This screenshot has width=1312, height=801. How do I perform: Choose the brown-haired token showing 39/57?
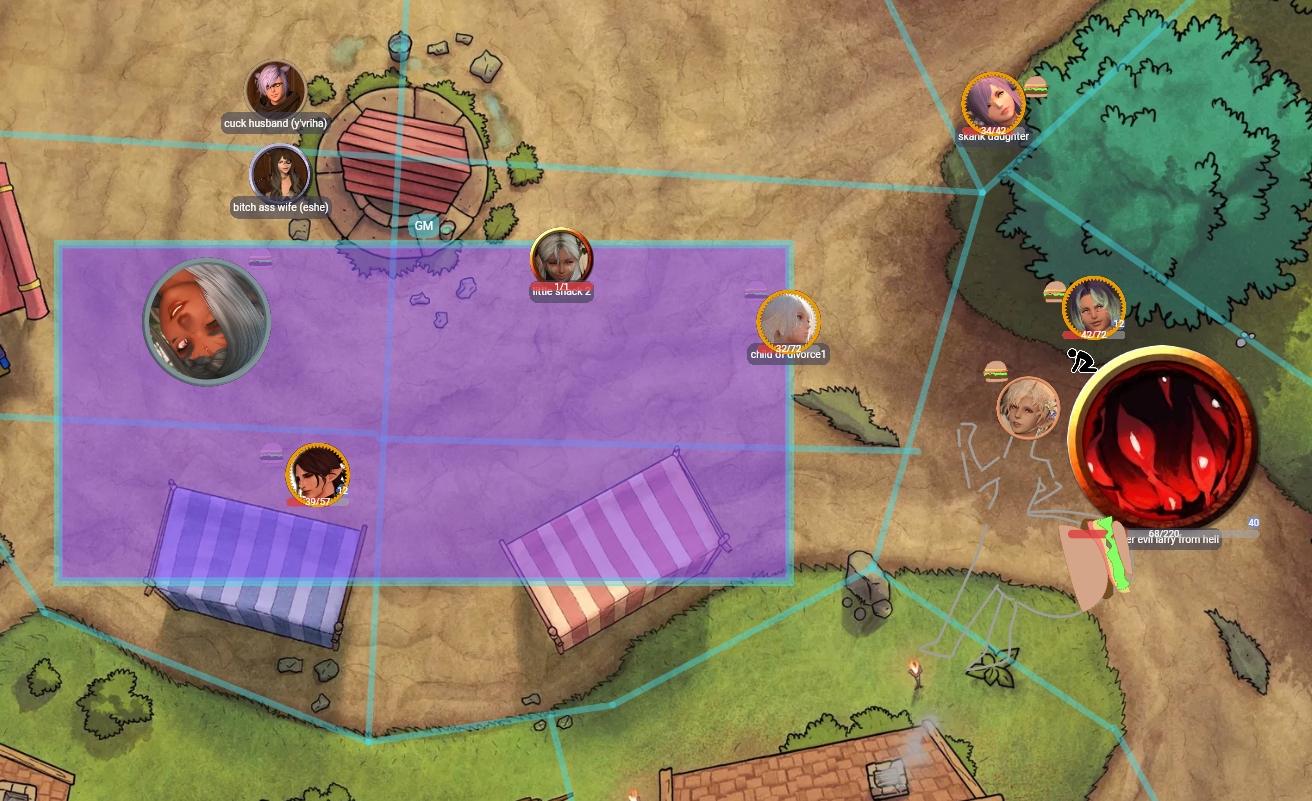[x=318, y=473]
